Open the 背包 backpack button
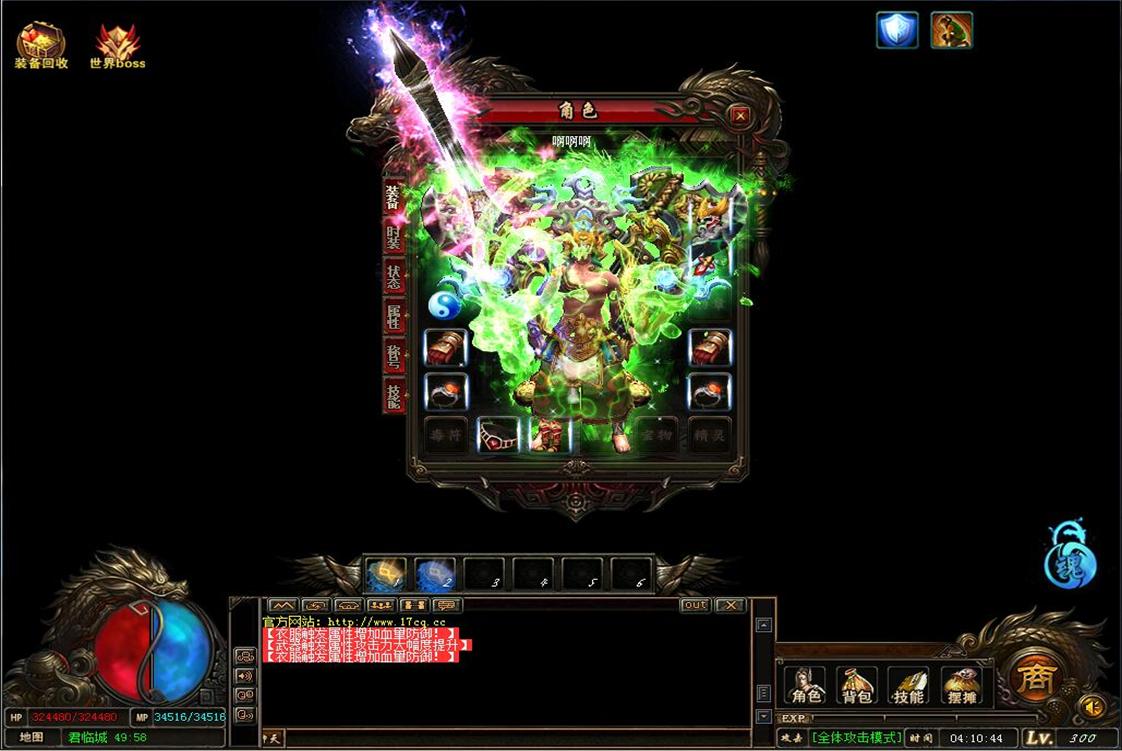Viewport: 1122px width, 751px height. (857, 685)
